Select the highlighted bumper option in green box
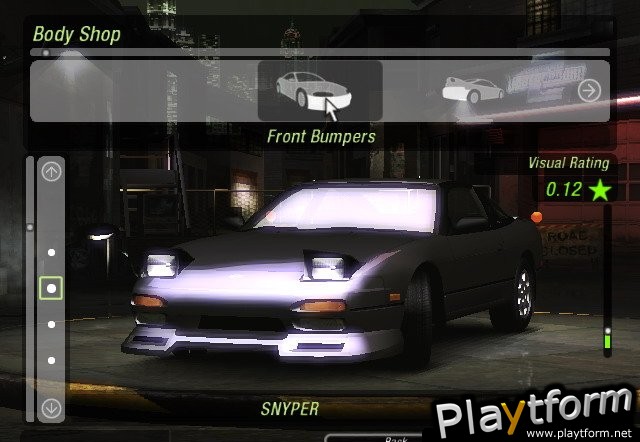 click(x=51, y=289)
